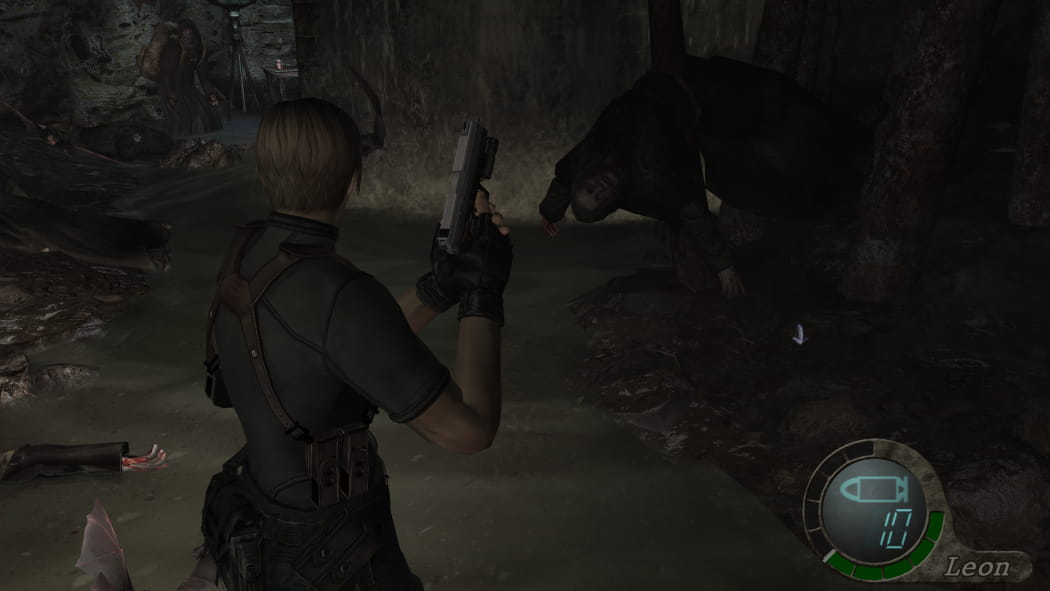Select the Leon character name label
The width and height of the screenshot is (1050, 591).
[x=976, y=568]
